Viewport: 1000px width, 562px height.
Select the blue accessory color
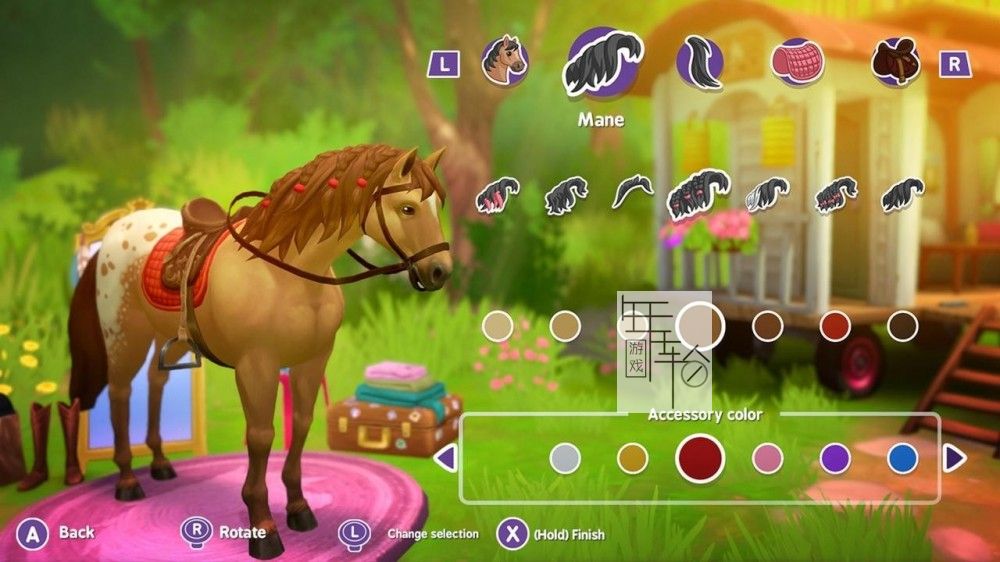pyautogui.click(x=903, y=458)
